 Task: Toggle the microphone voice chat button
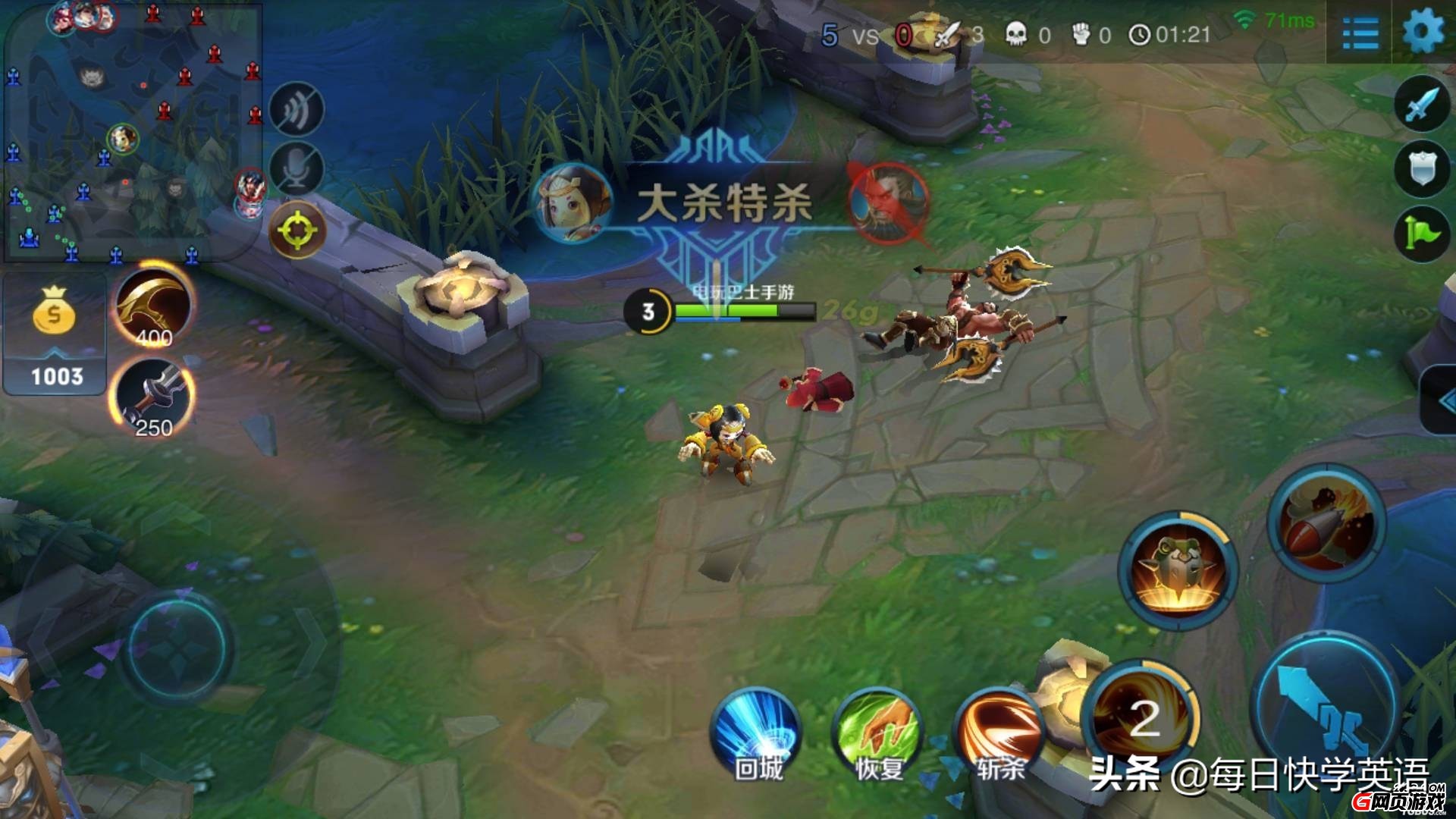point(297,169)
